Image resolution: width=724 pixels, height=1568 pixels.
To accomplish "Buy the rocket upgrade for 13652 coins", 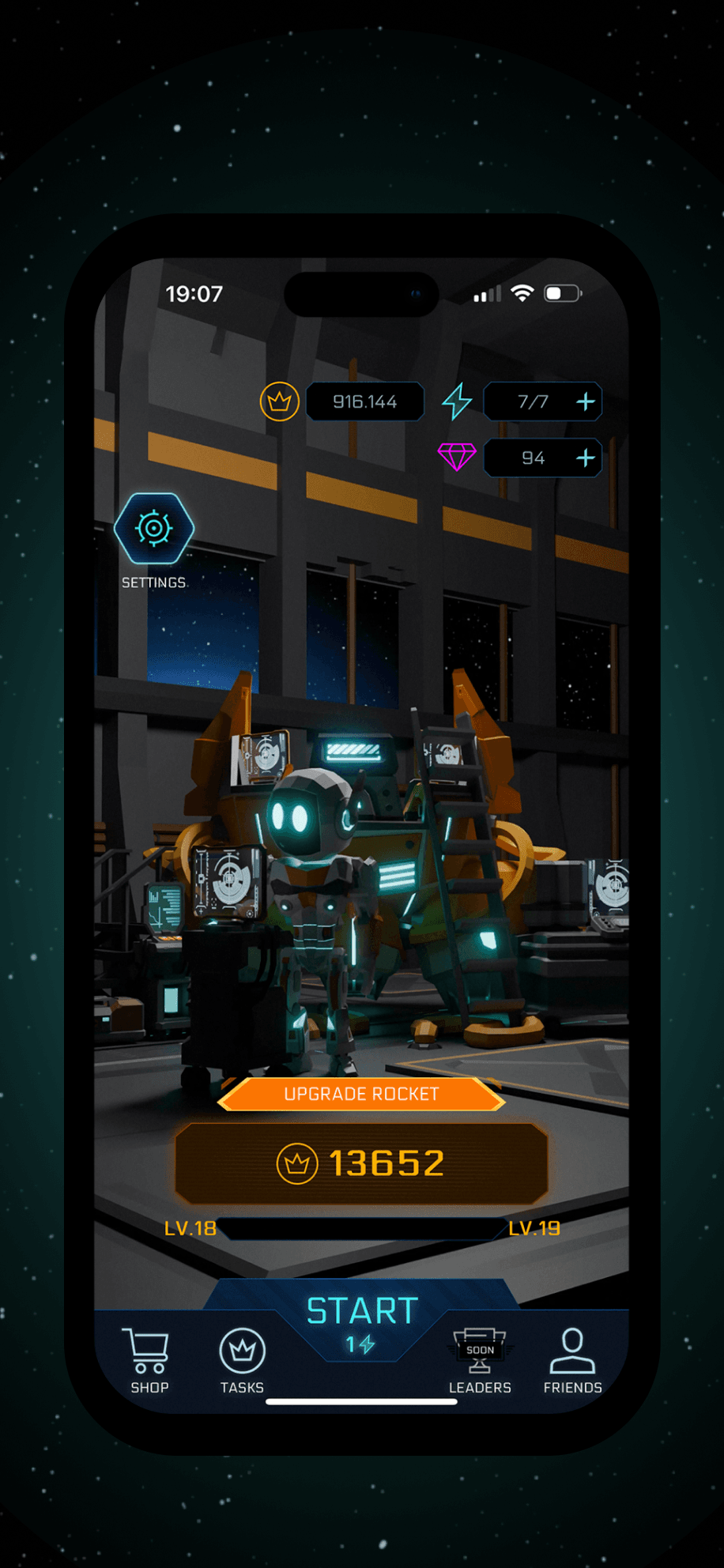I will [x=361, y=1163].
